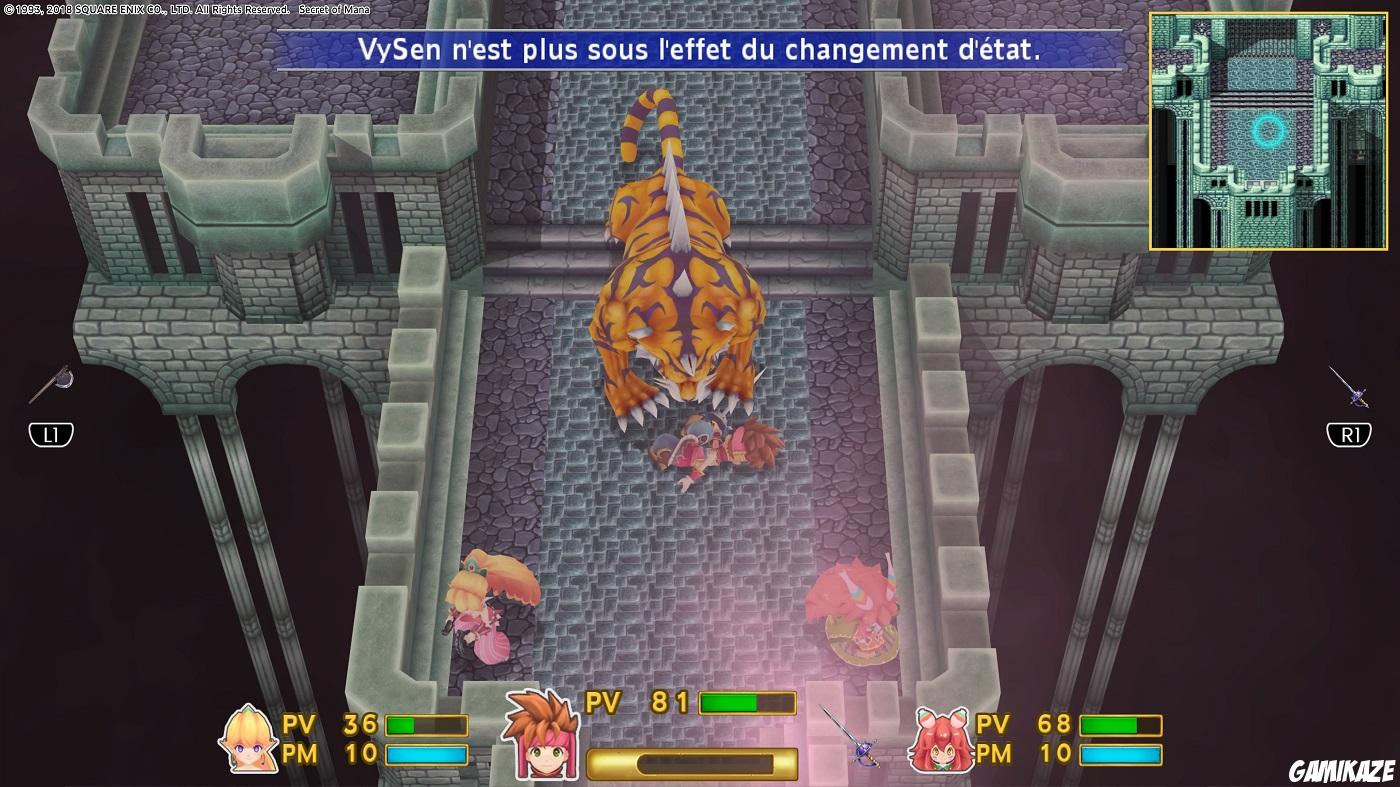Click the boss's gold health gauge
1400x787 pixels.
[690, 762]
